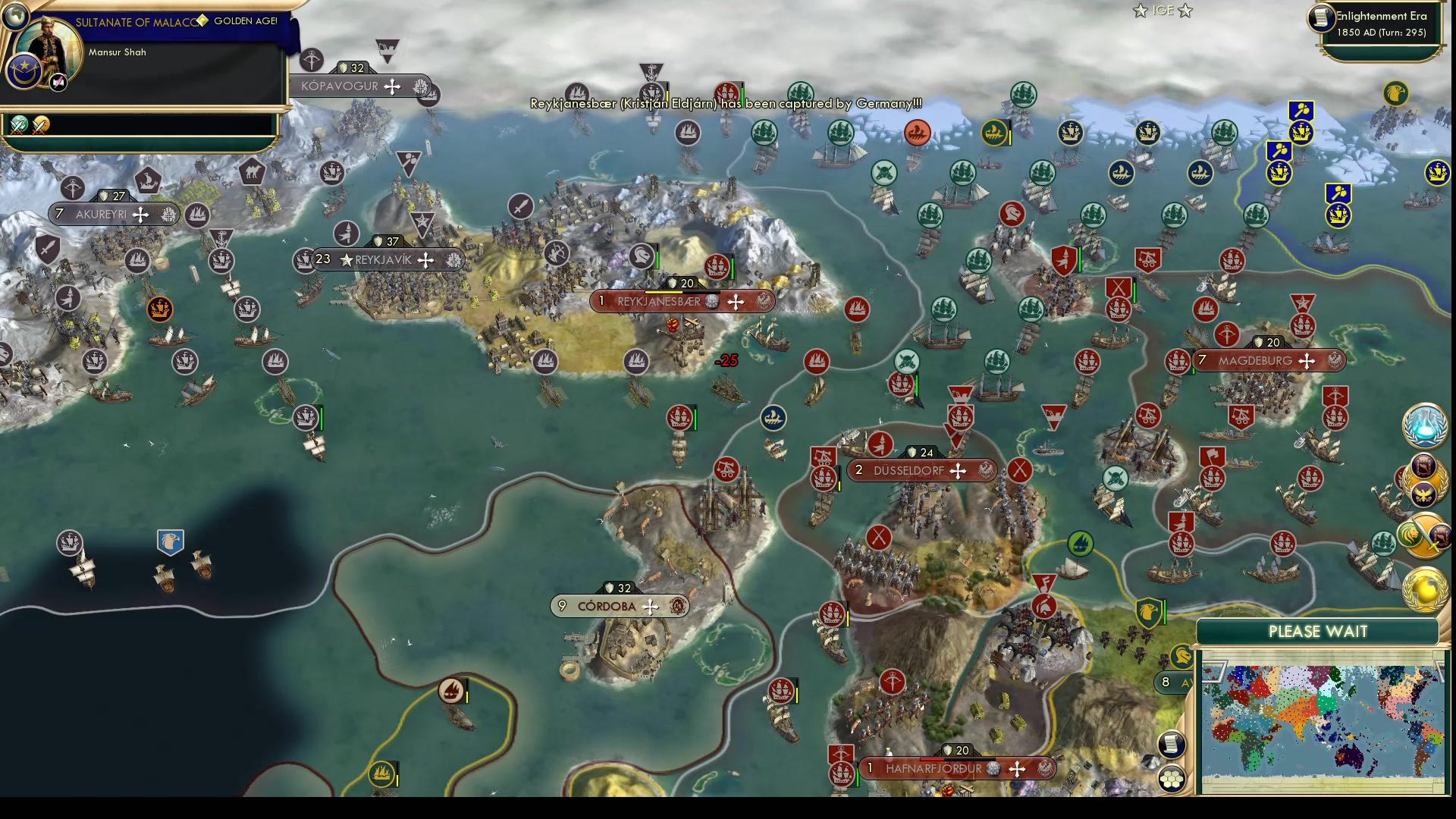Viewport: 1456px width, 819px height.
Task: Toggle the left IGE star at top center
Action: (1139, 11)
